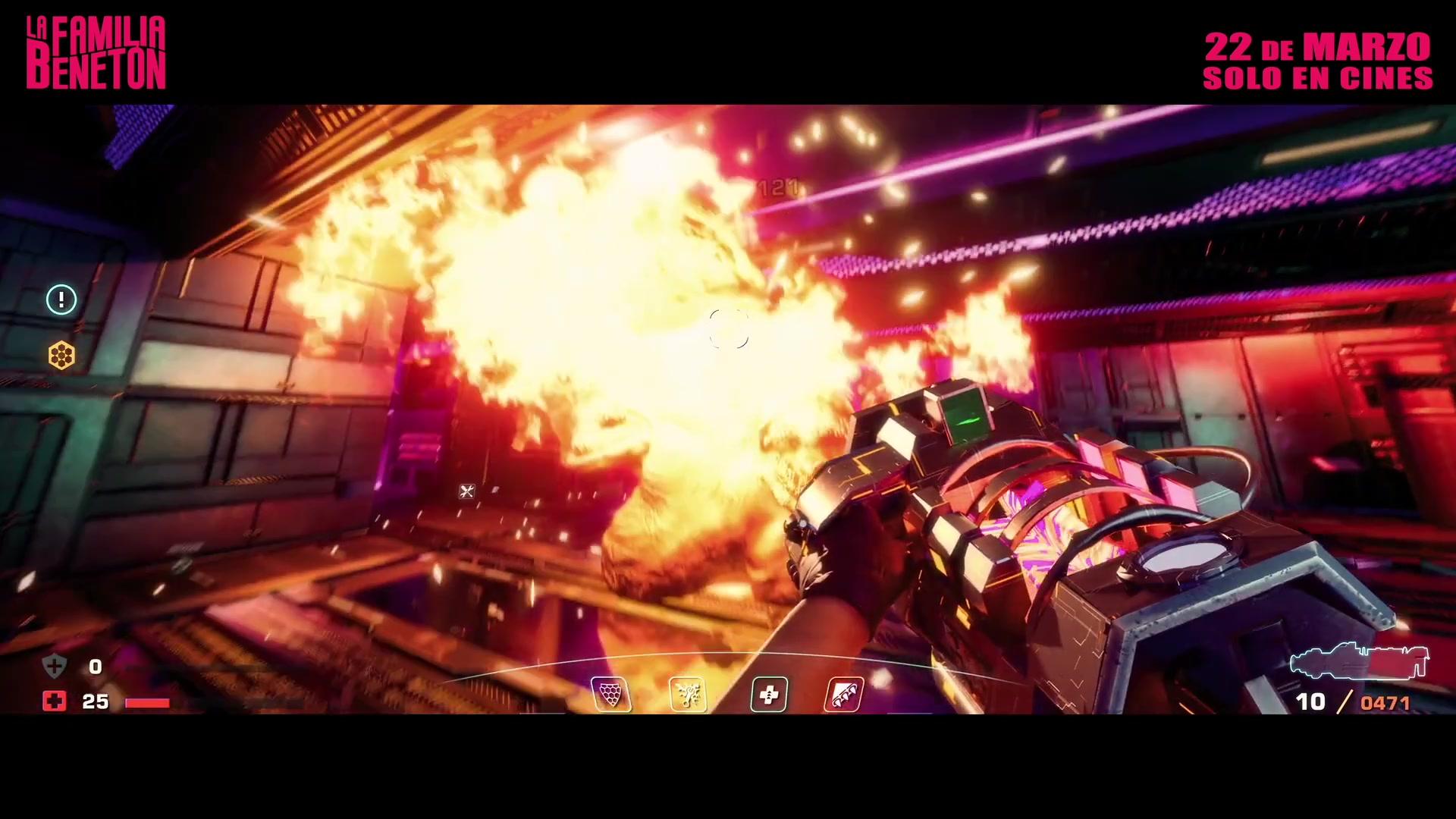Click the claw ammo pickup icon

[843, 694]
